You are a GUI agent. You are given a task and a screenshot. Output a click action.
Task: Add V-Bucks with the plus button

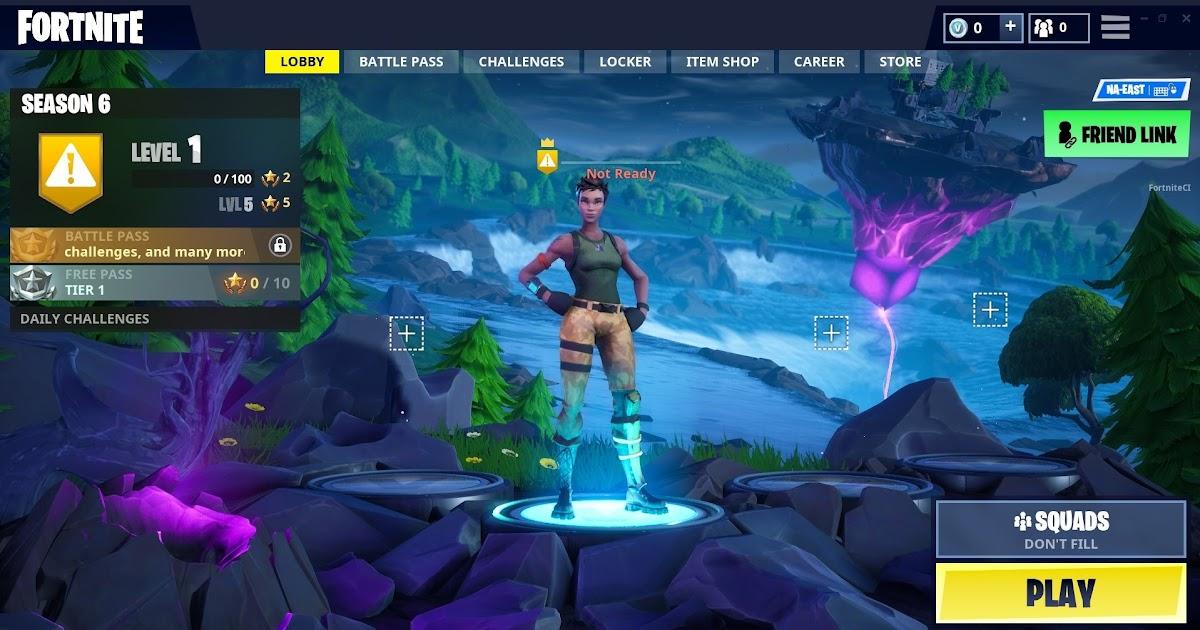[1010, 27]
